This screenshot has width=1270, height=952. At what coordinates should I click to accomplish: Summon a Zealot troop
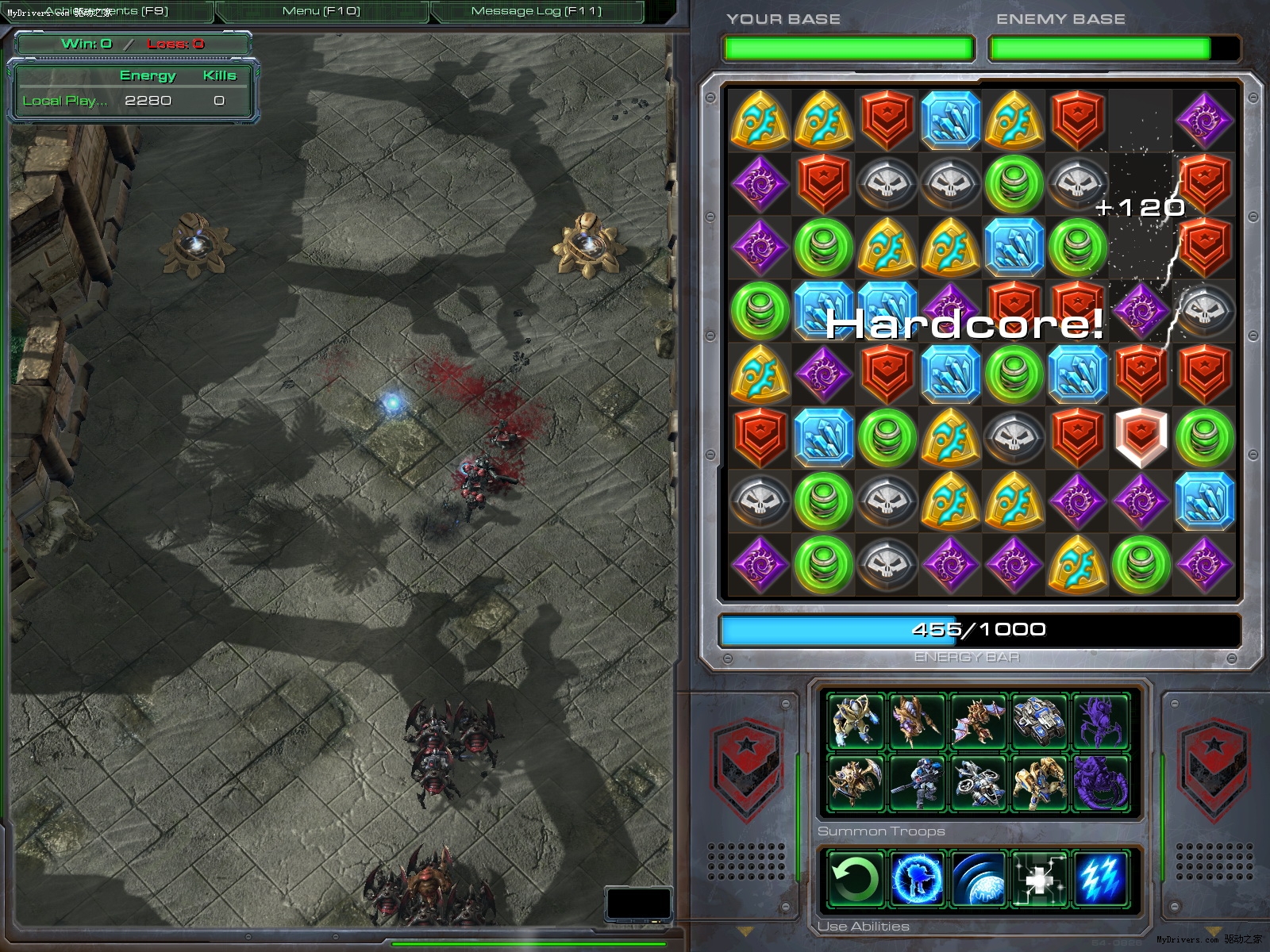coord(855,721)
